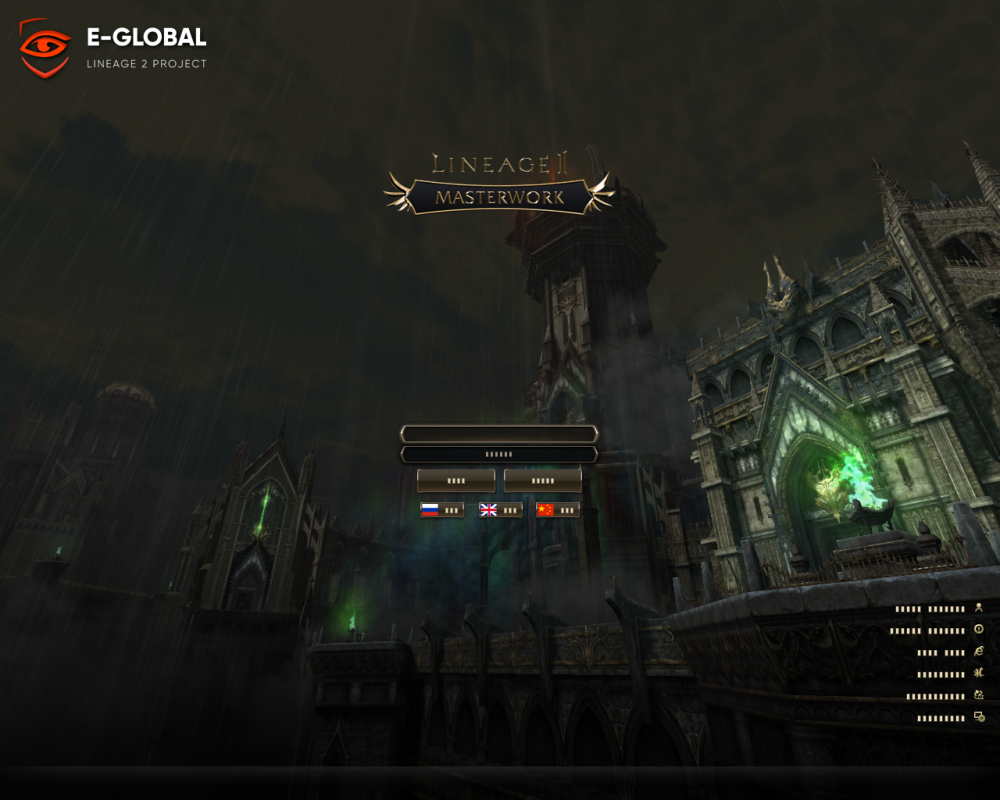Open the menu entry with the person icon

[x=940, y=608]
